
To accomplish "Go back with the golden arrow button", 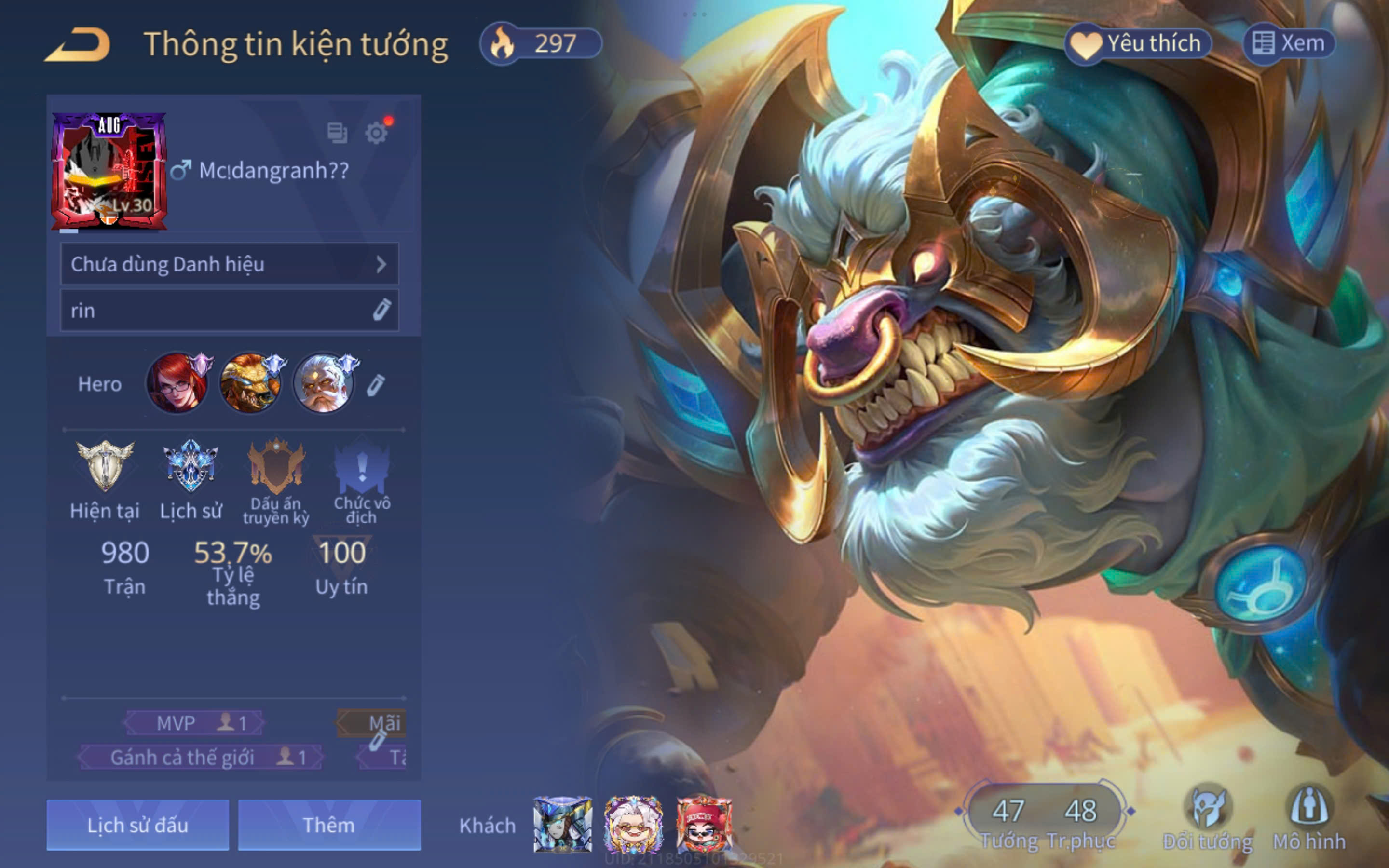I will (78, 44).
